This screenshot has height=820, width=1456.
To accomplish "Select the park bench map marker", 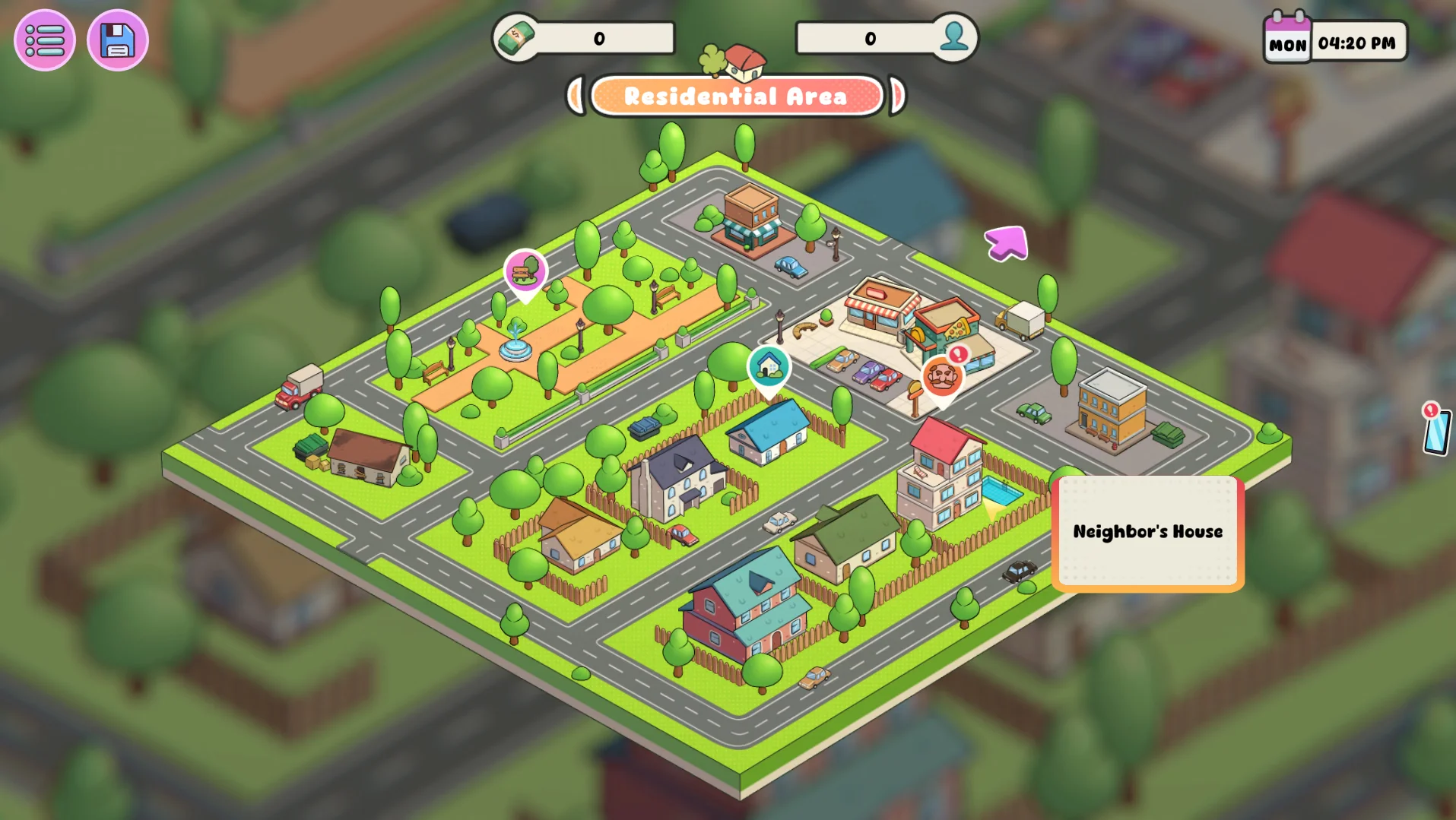I will [525, 271].
